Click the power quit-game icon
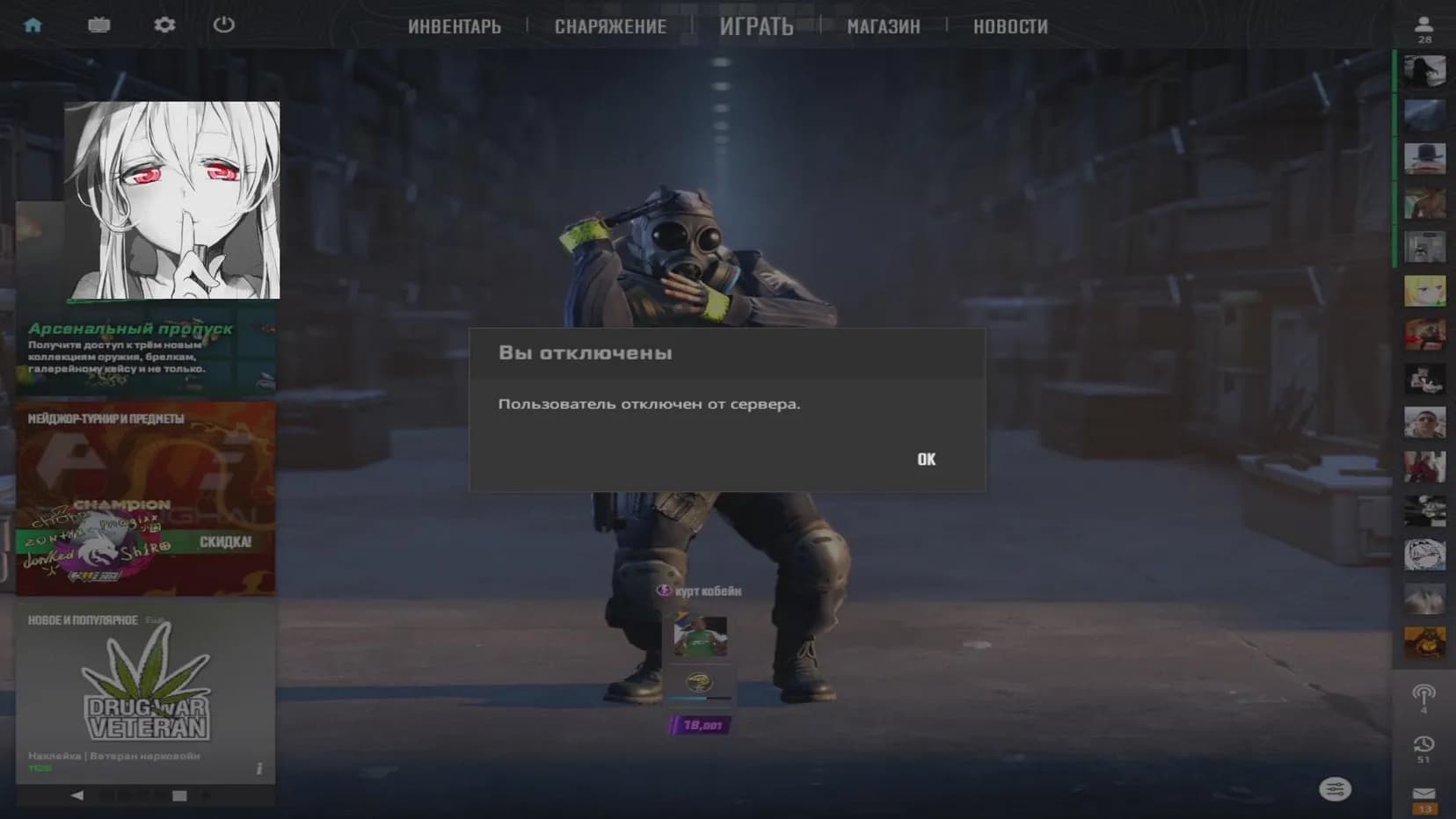Image resolution: width=1456 pixels, height=819 pixels. (x=222, y=25)
